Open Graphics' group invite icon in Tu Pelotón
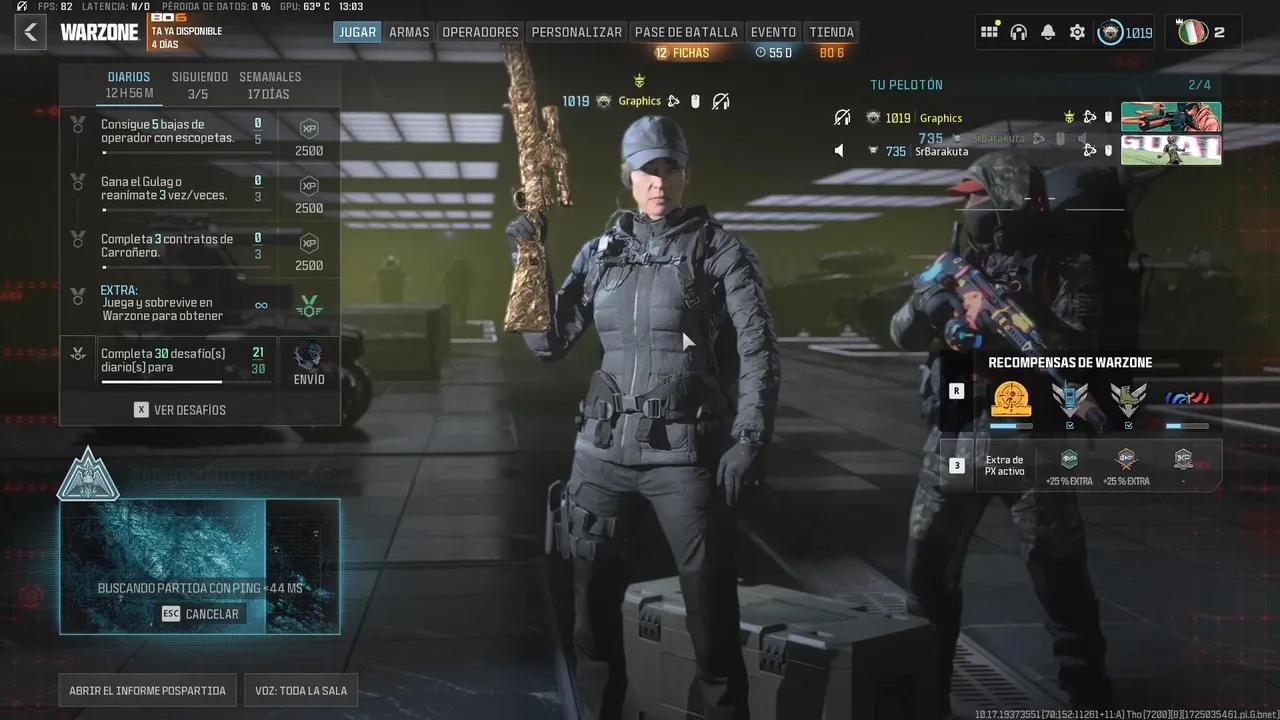This screenshot has width=1280, height=720. [1090, 118]
